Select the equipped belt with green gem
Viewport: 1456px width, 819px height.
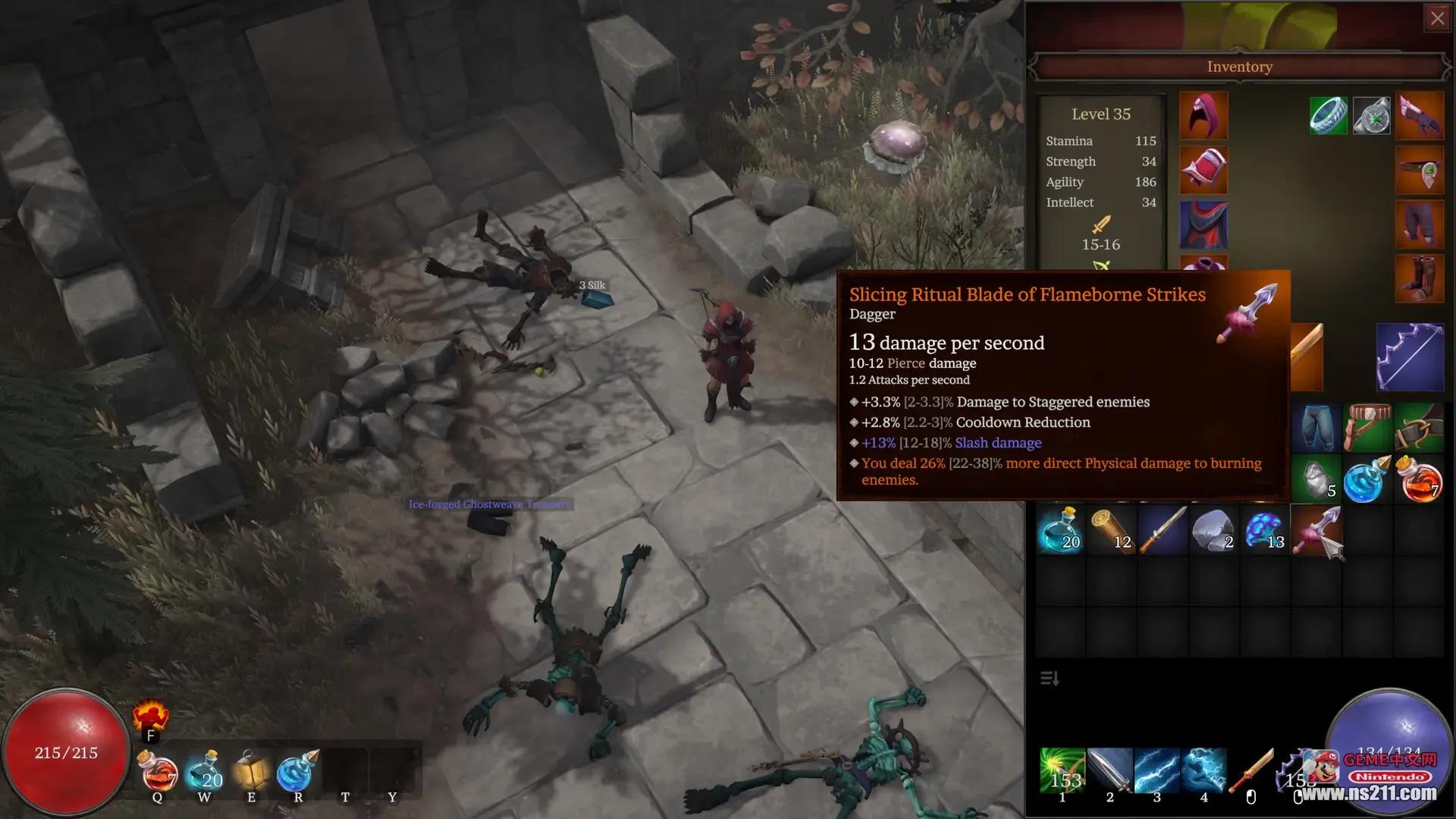(1420, 171)
